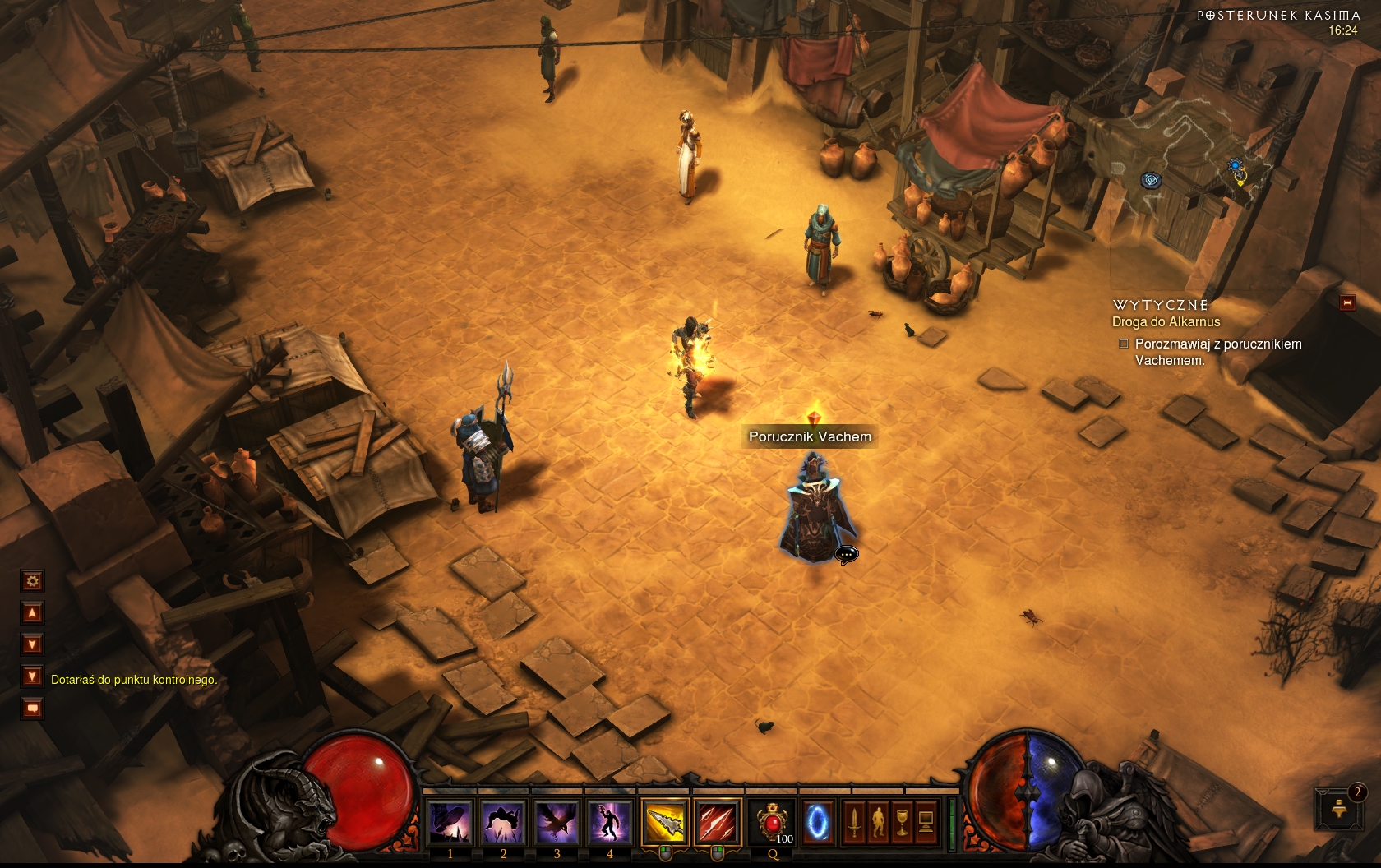Open chat settings with the gear button
This screenshot has width=1381, height=868.
33,582
